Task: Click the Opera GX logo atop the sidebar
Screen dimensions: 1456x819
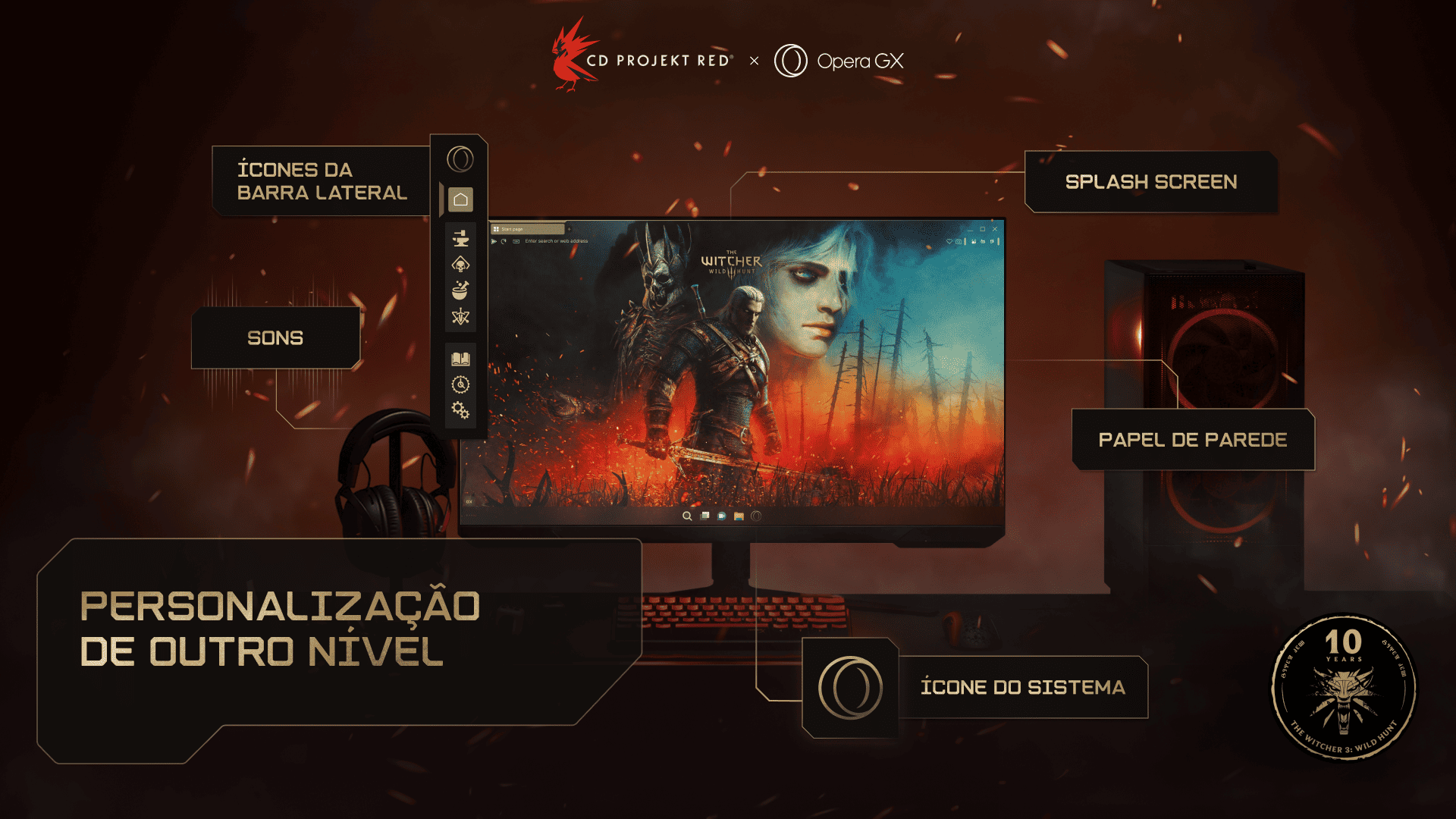Action: [460, 159]
